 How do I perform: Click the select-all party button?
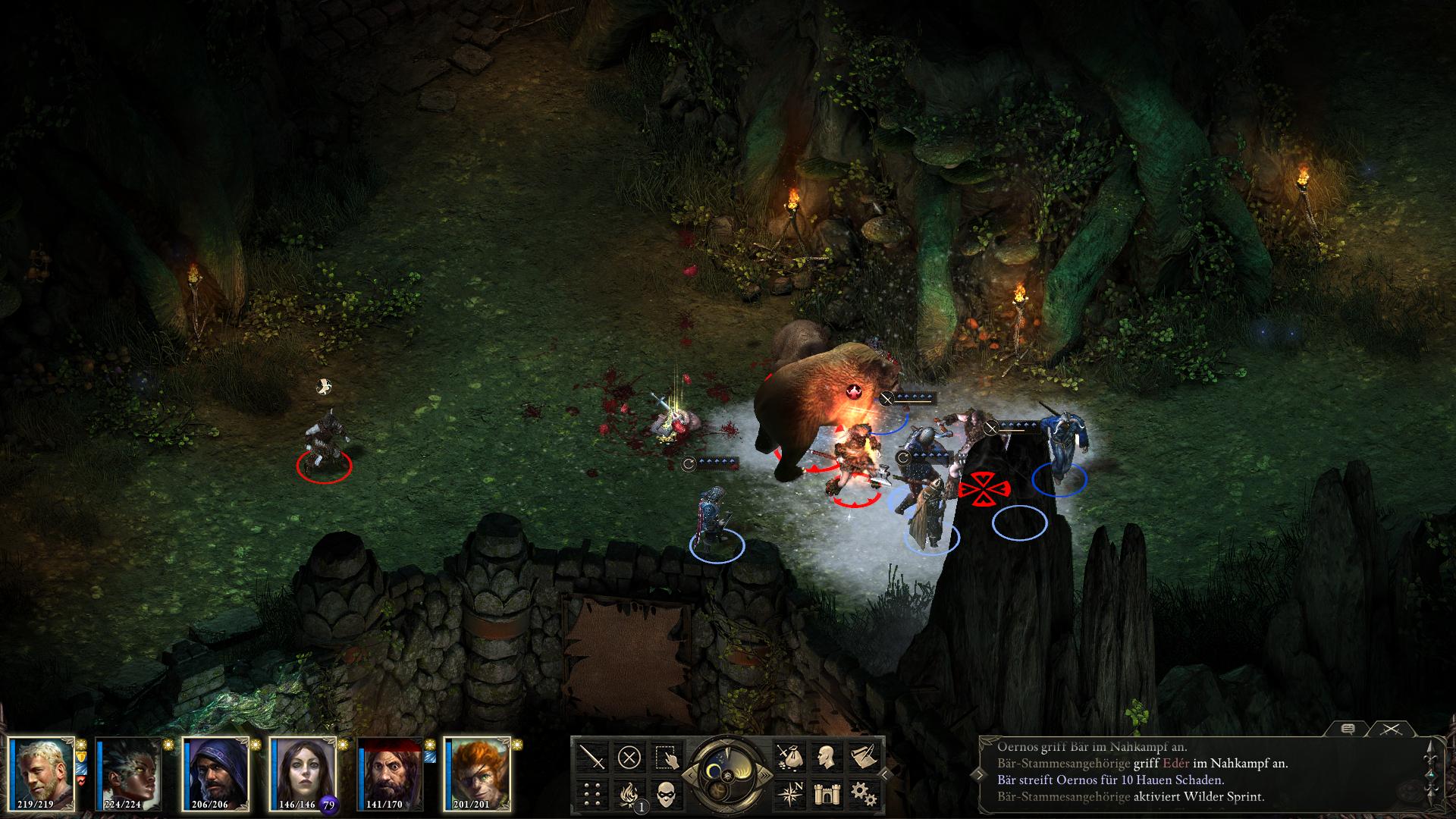[x=667, y=757]
